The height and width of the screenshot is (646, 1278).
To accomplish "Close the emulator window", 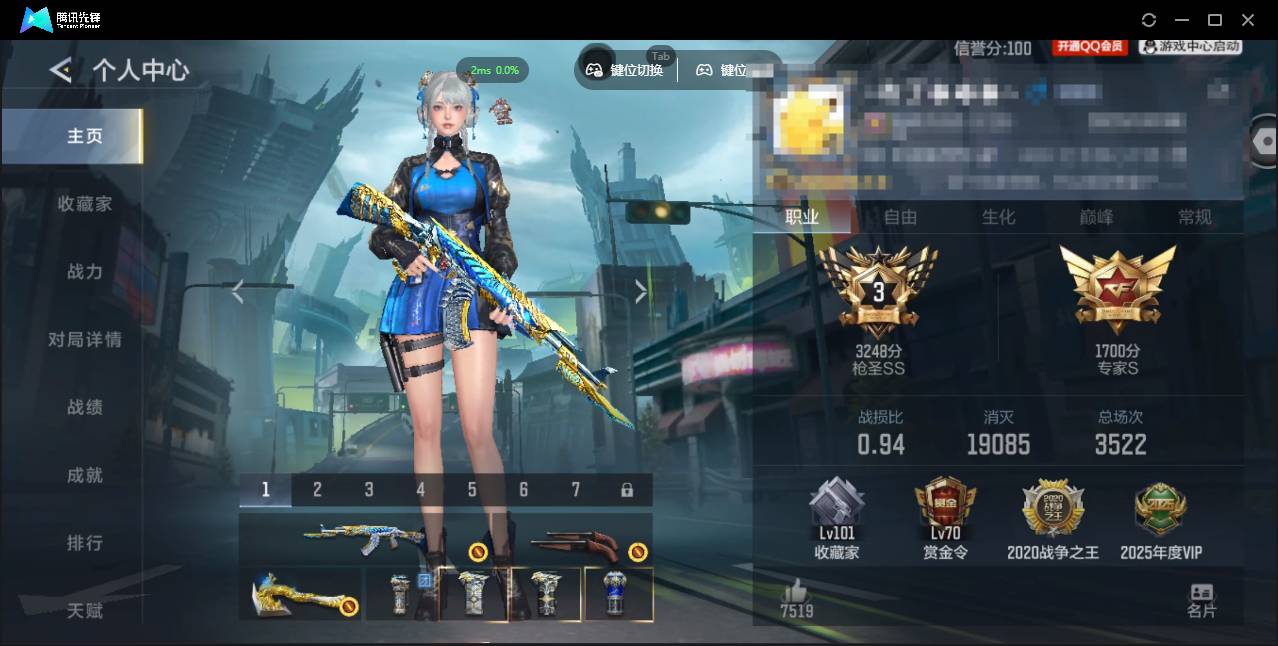I will [x=1248, y=20].
